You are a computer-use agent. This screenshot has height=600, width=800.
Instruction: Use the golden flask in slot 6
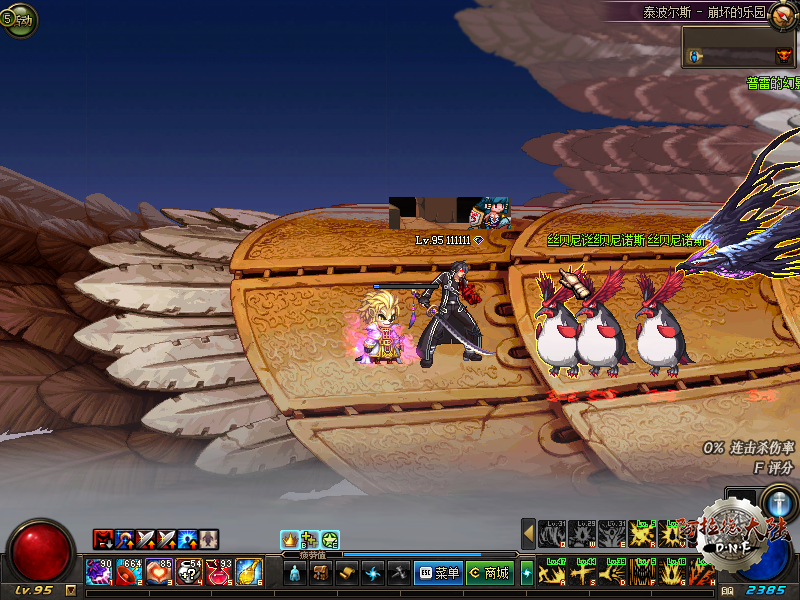[249, 572]
